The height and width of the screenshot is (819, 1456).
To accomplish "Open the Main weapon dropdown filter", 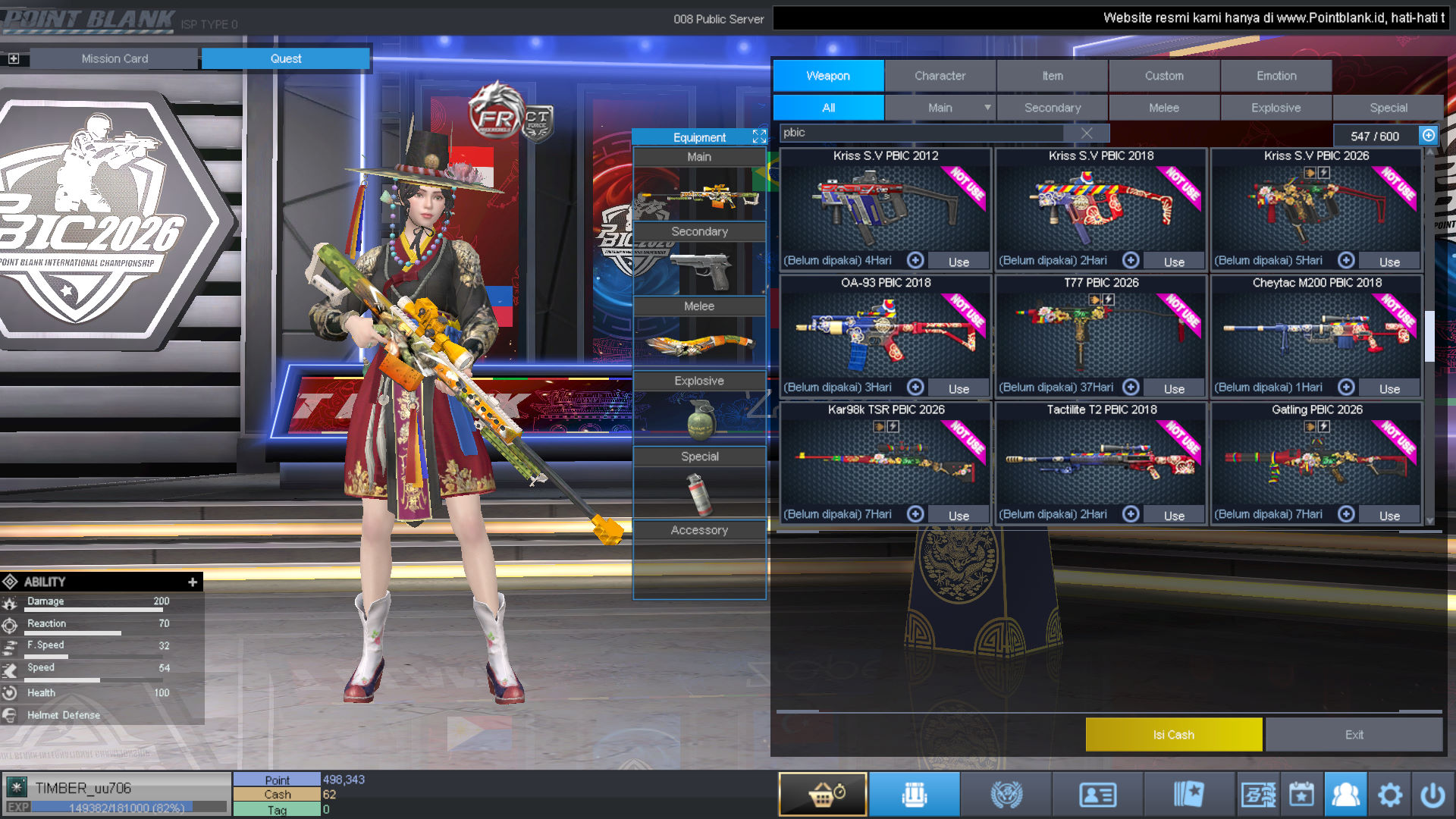I will pos(987,108).
